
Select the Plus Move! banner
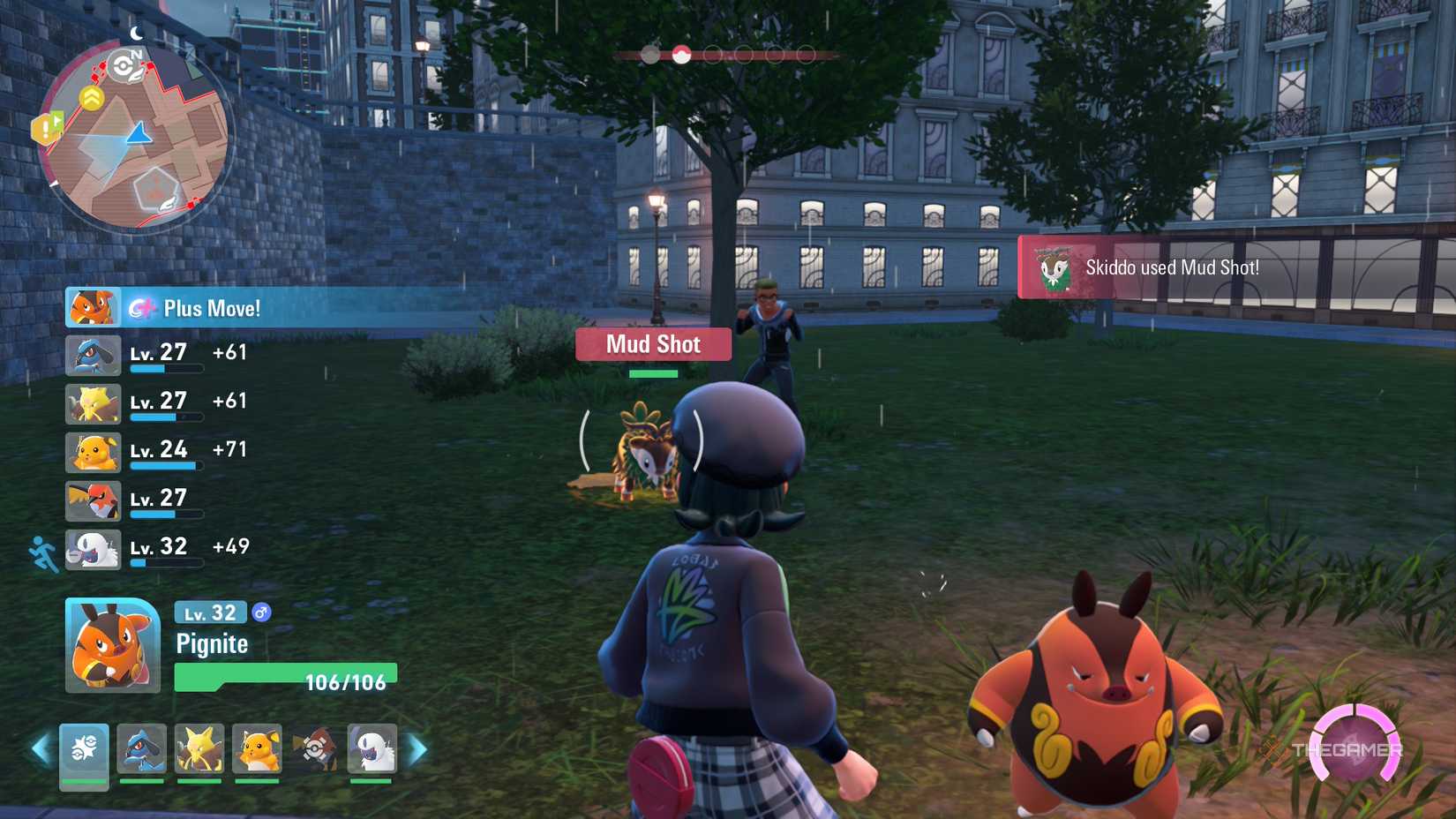pos(212,308)
